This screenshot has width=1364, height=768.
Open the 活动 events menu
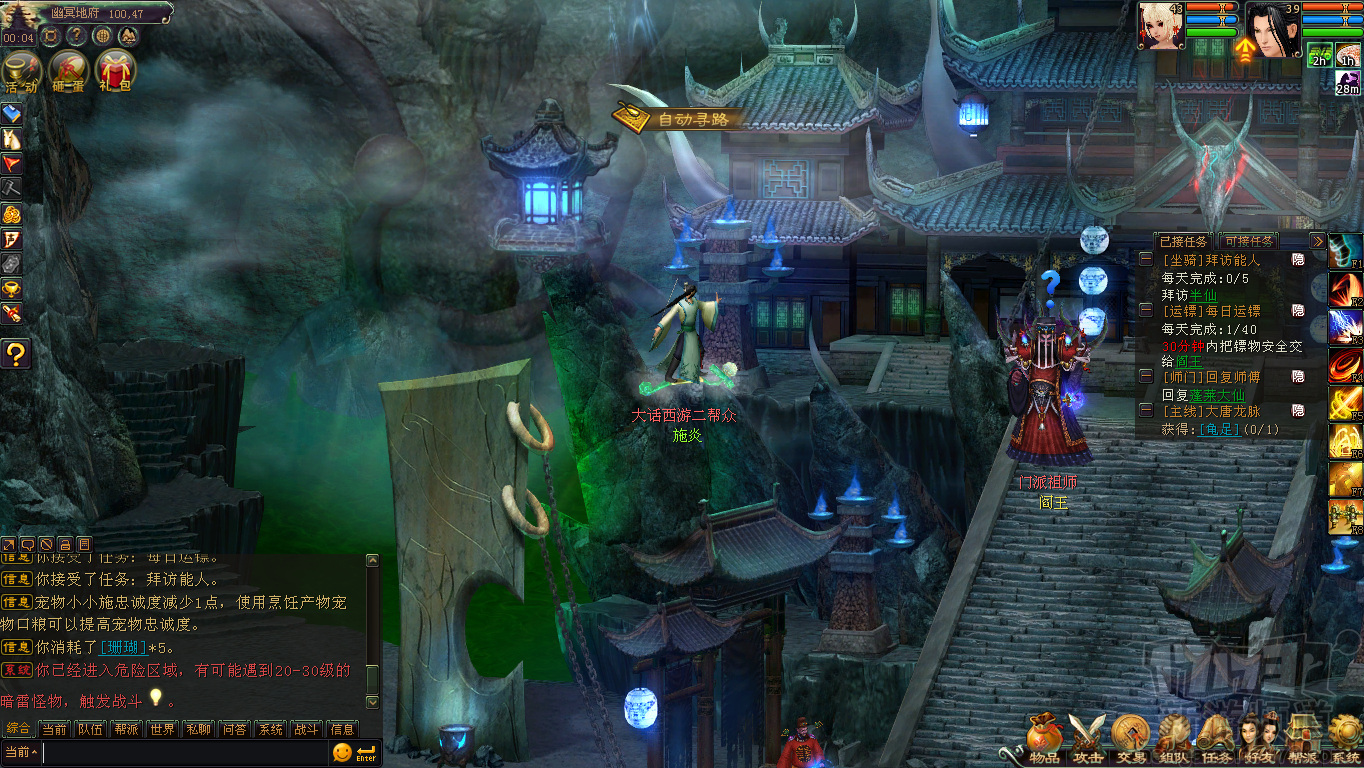point(21,70)
